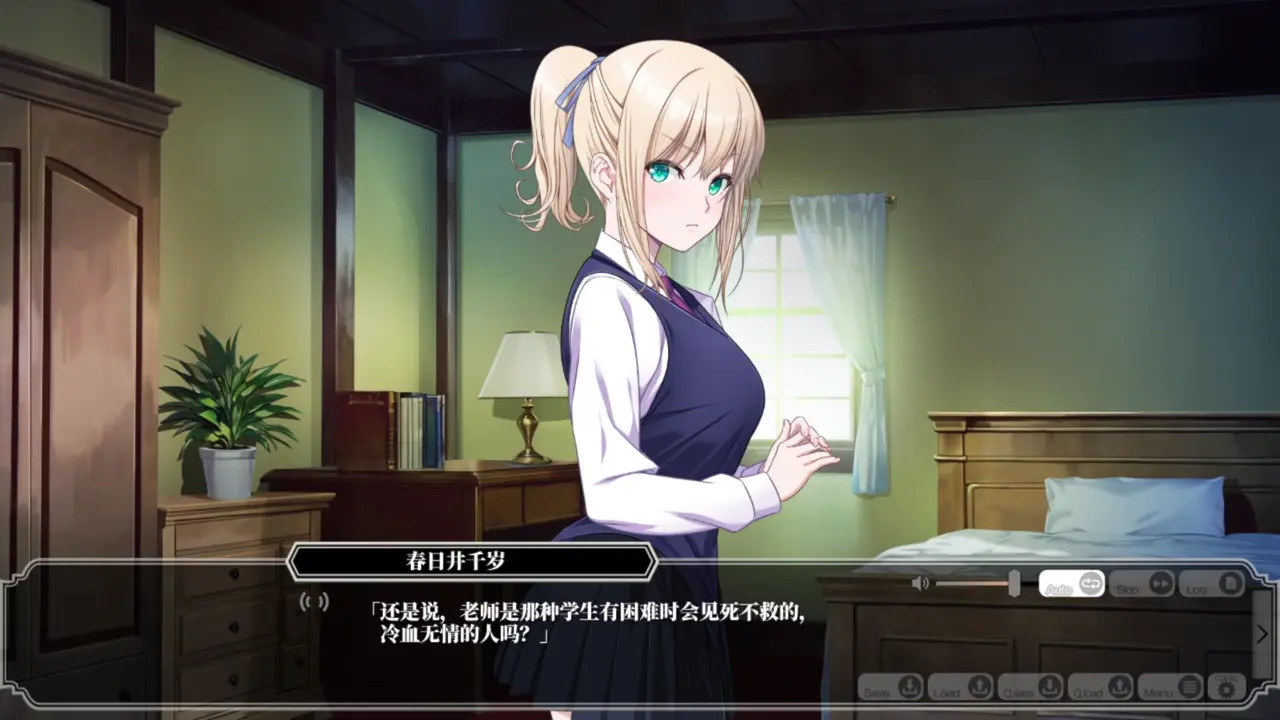
Task: Click the right arrow to hide the panel
Action: (x=1262, y=634)
